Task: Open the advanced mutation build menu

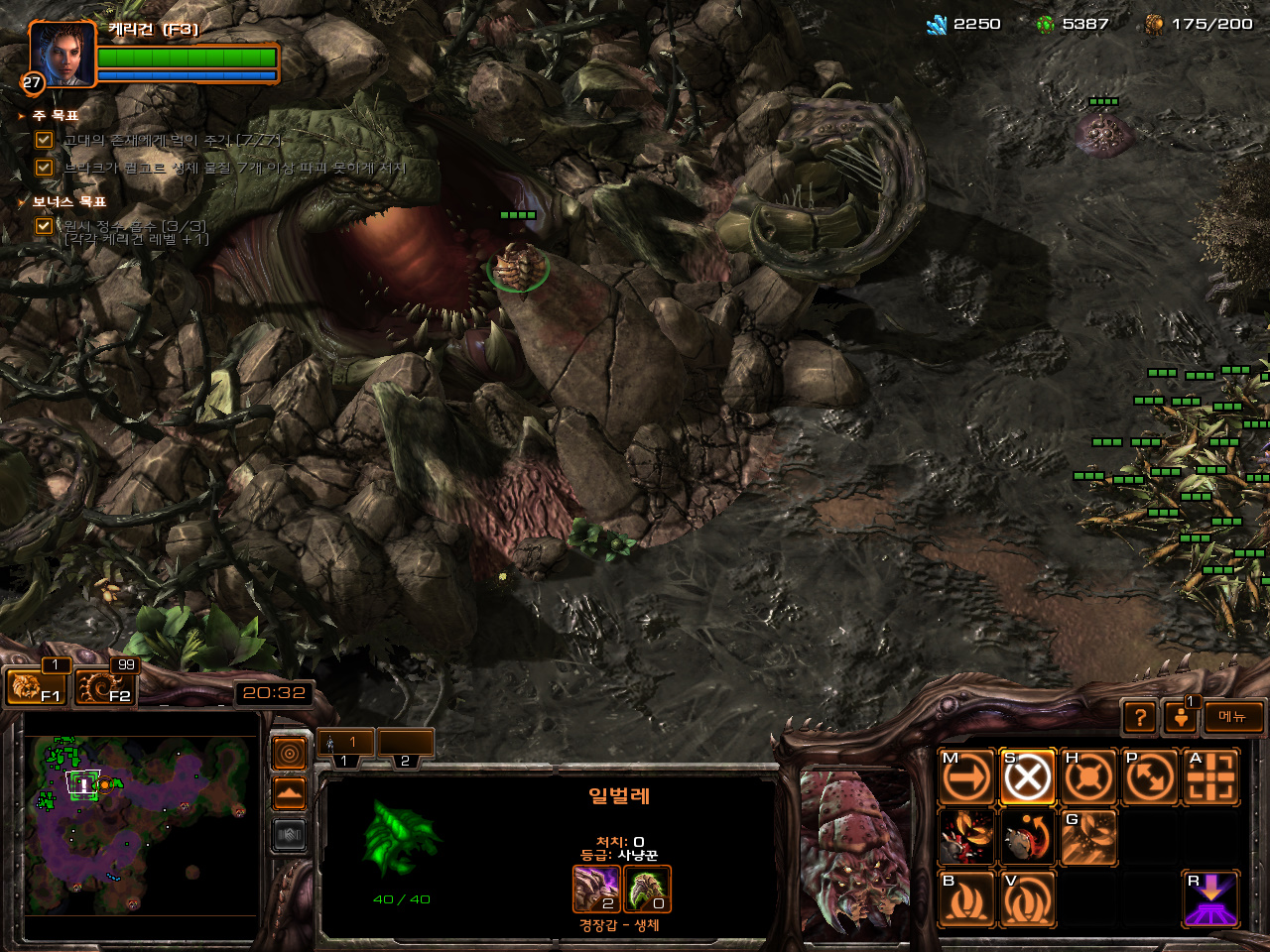Action: (1028, 898)
